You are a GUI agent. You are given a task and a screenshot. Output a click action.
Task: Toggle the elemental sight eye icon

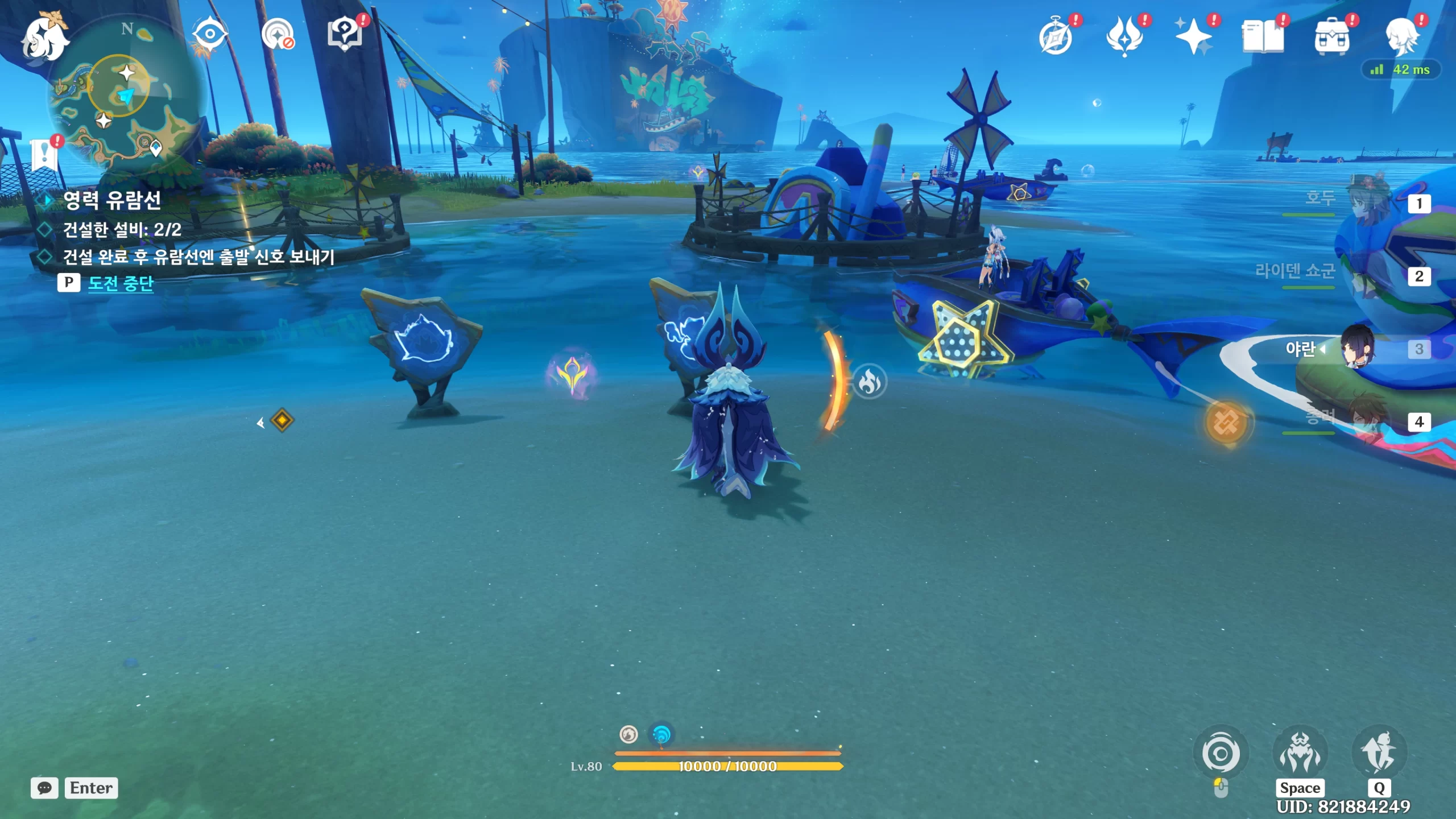[210, 35]
